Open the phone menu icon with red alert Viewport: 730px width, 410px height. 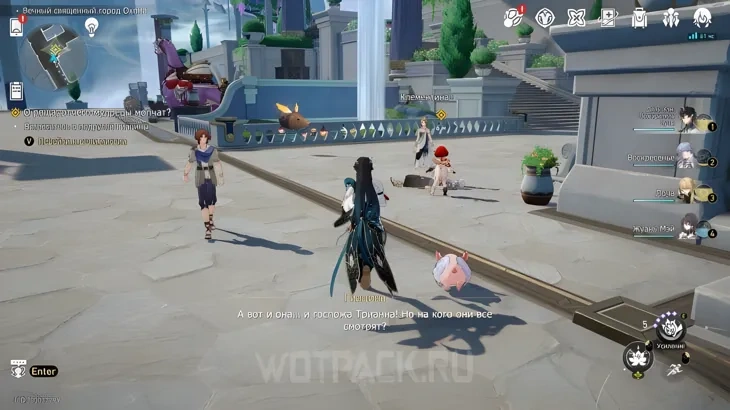(x=17, y=26)
